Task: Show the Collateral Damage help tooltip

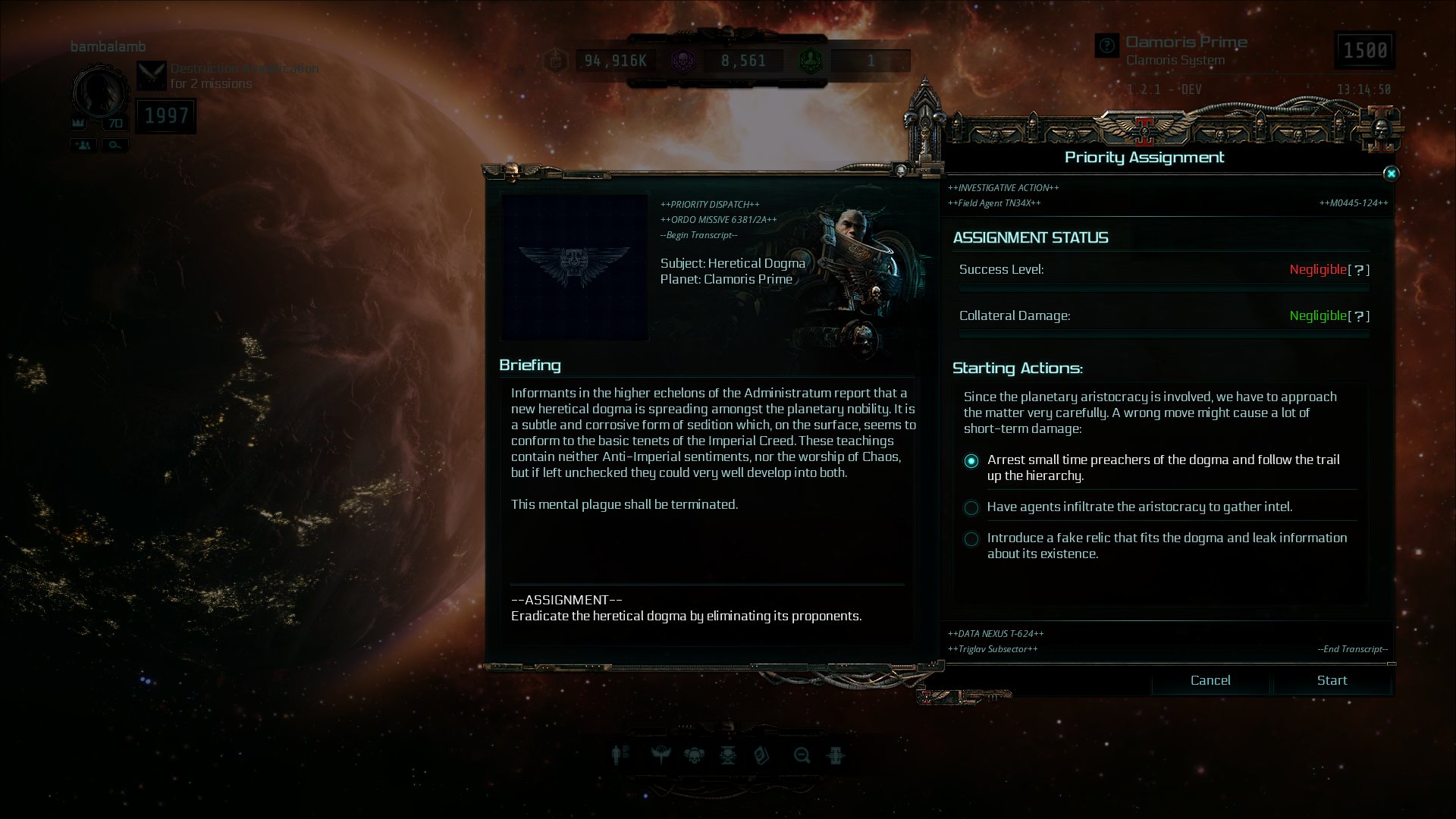Action: [1359, 316]
